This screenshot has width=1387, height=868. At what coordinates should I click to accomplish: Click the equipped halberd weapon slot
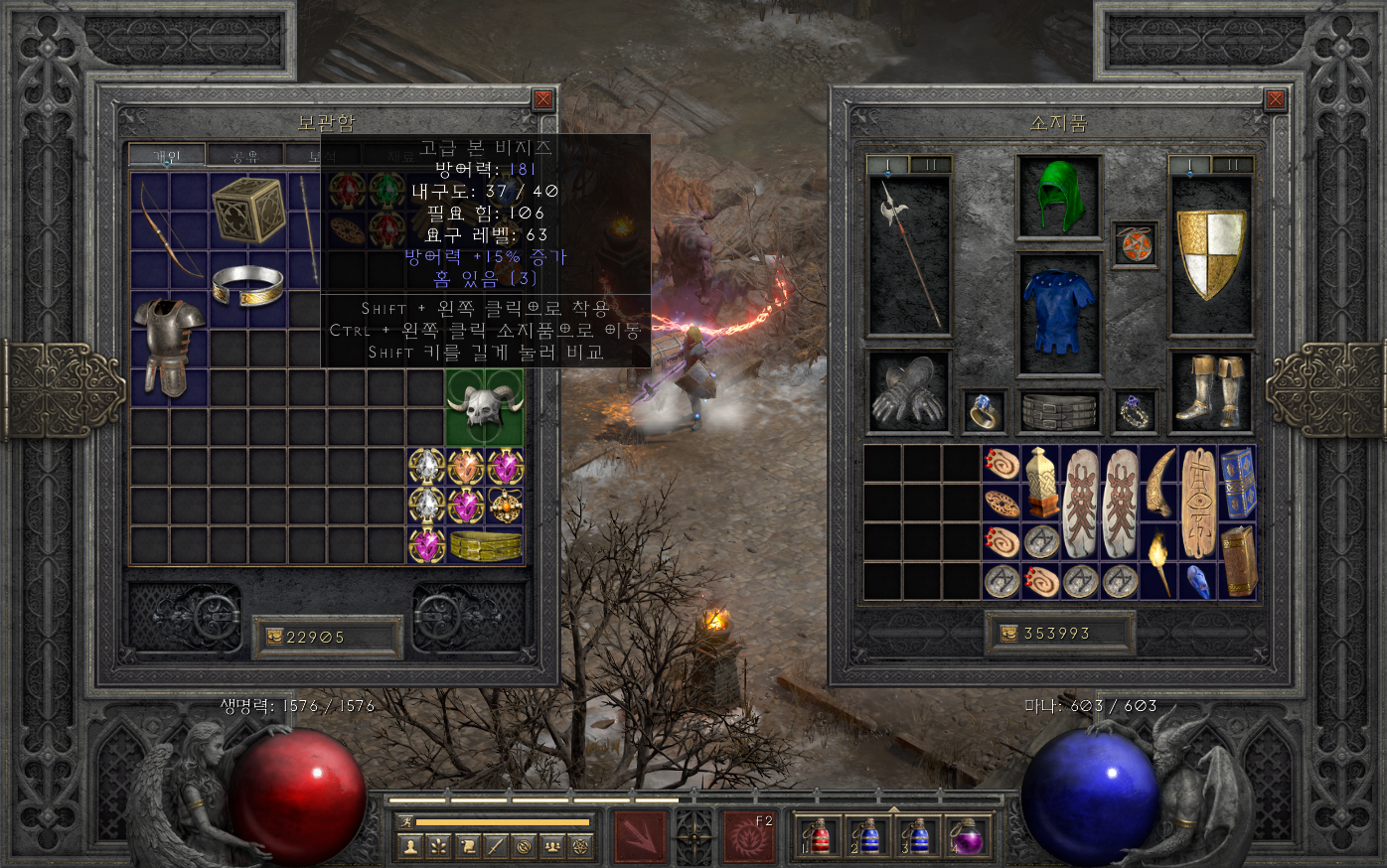click(x=909, y=254)
